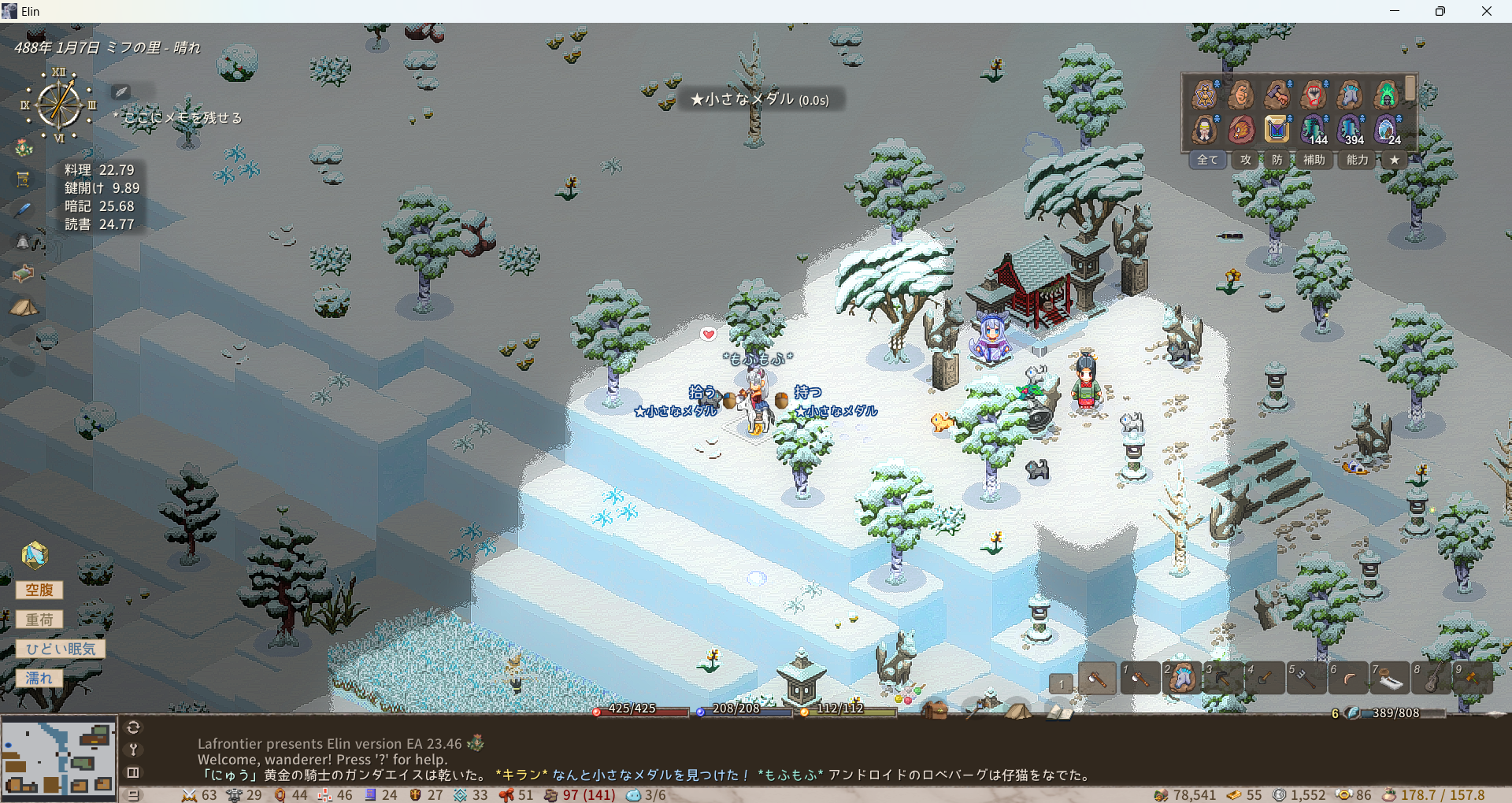Screen dimensions: 1512x803
Task: Choose the star favorites tab
Action: click(1394, 160)
